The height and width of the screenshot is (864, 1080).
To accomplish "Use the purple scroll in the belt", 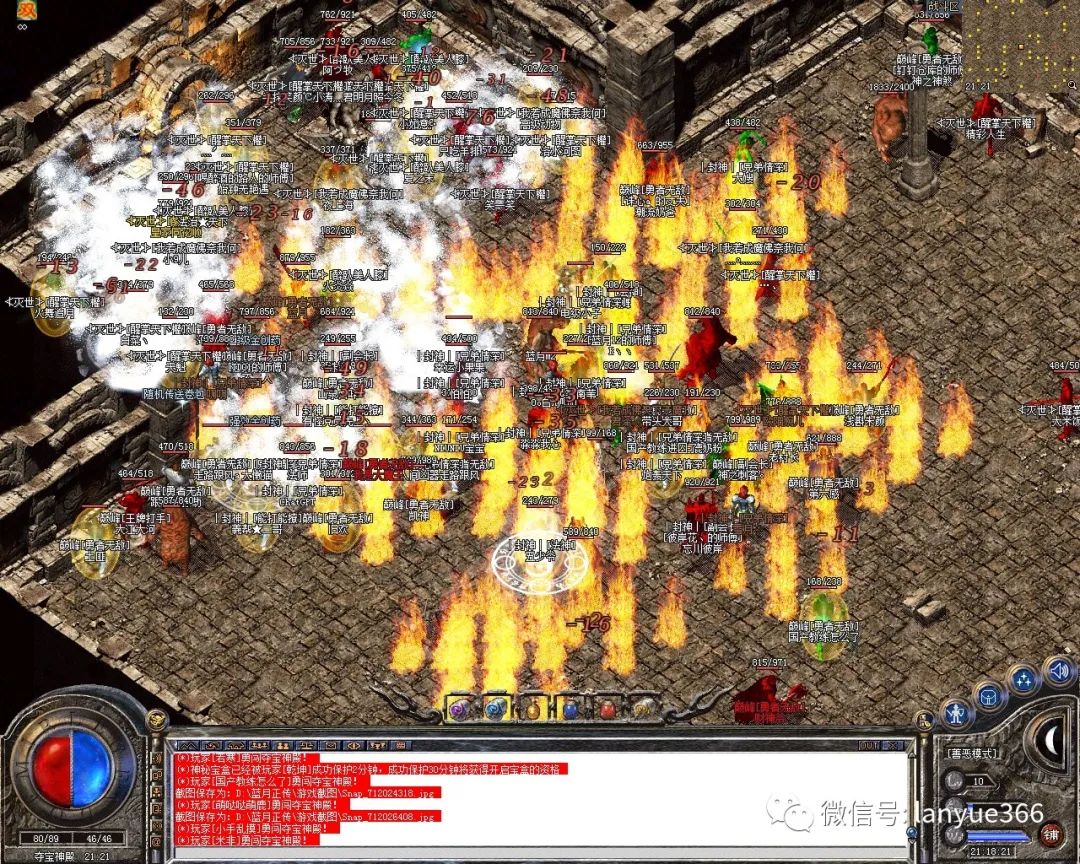I will point(459,708).
